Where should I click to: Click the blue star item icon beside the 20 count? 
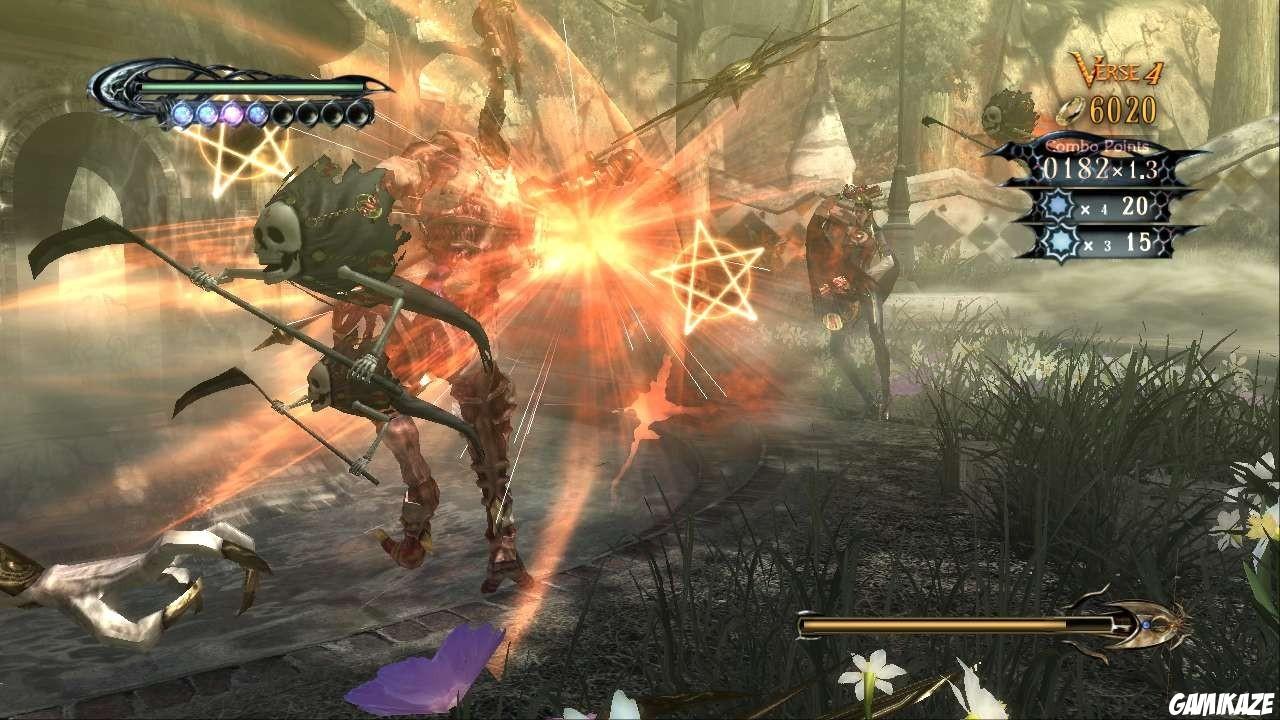coord(1056,206)
